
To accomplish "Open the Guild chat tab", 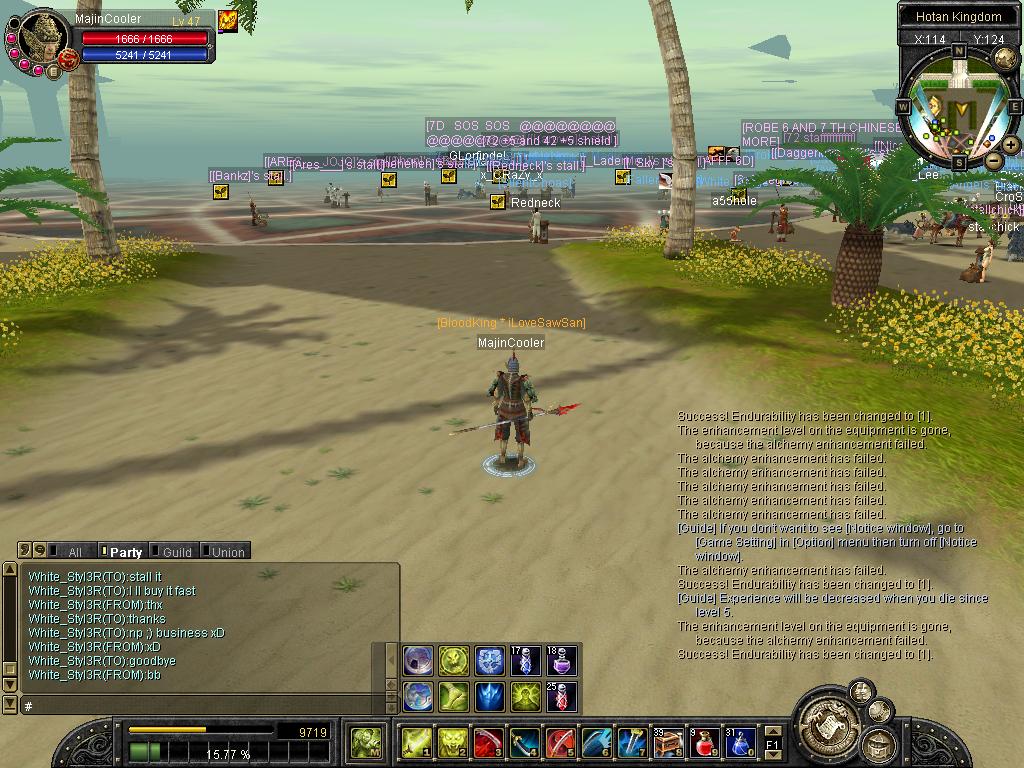I will (x=172, y=551).
